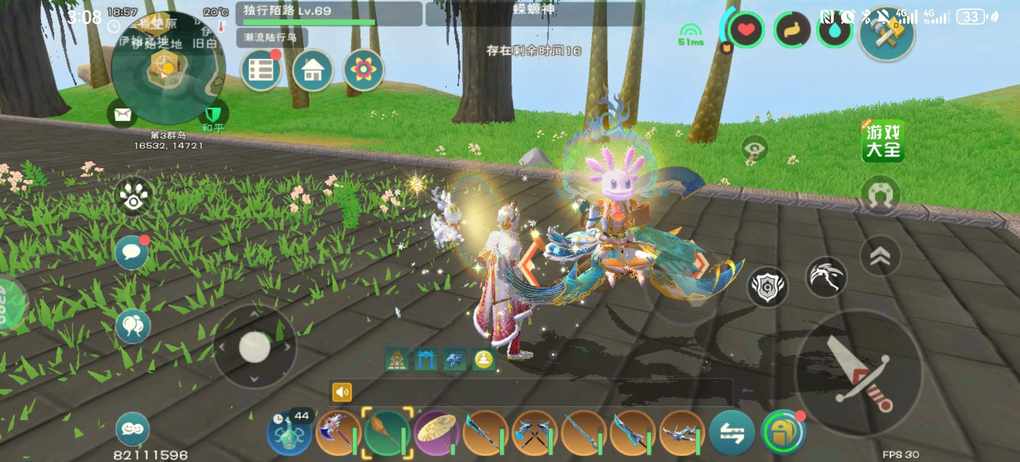
Task: Select the broom item in hotbar
Action: click(387, 433)
